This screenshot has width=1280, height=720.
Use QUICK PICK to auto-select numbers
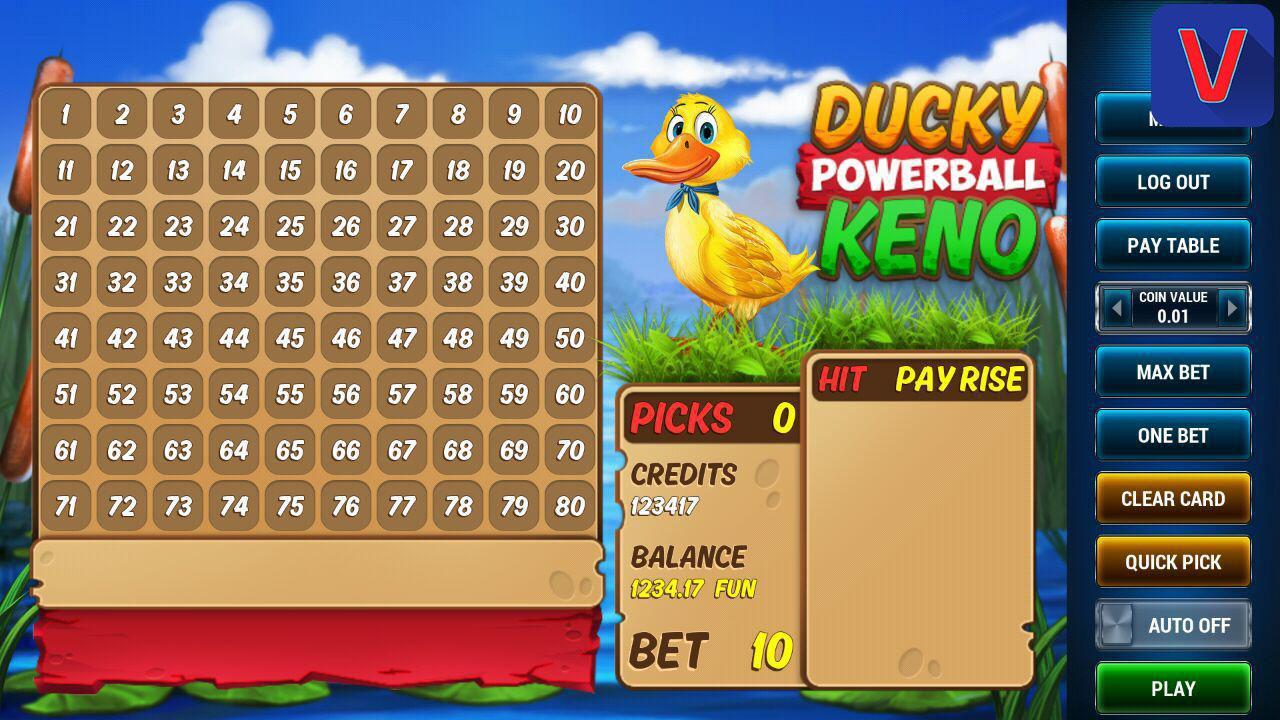(1172, 561)
